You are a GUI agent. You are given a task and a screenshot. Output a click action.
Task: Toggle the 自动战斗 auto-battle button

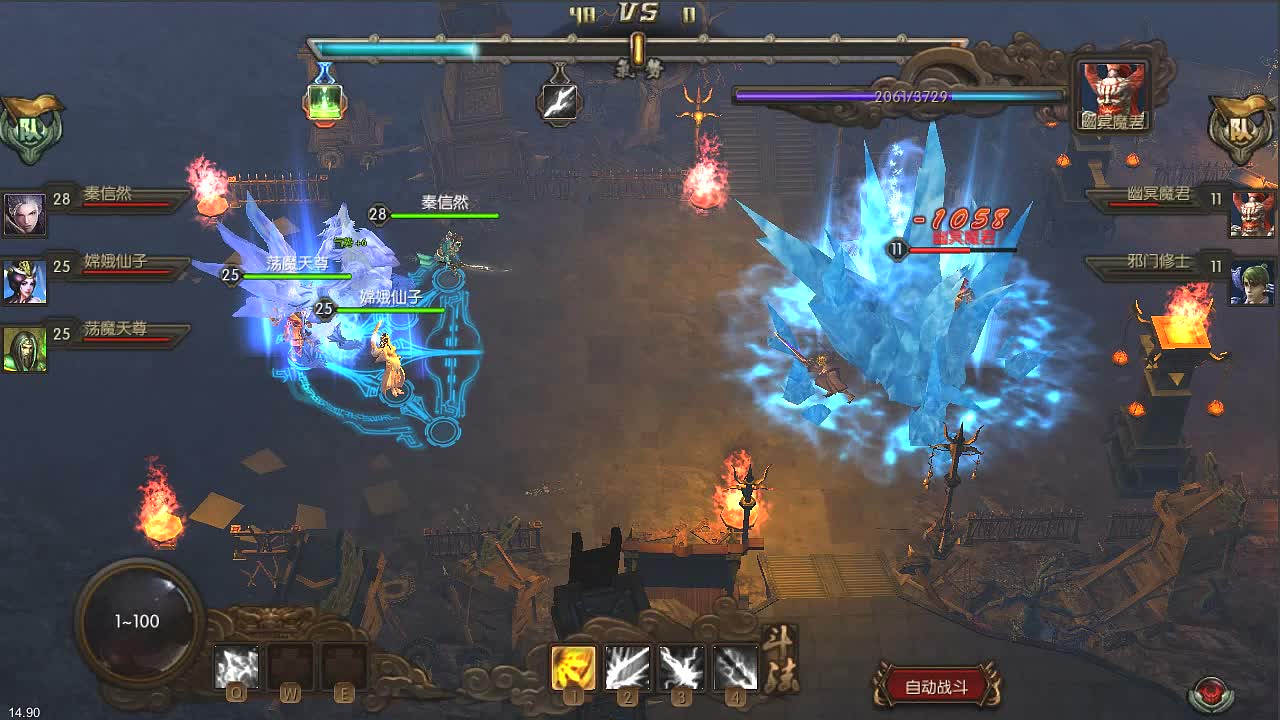936,686
